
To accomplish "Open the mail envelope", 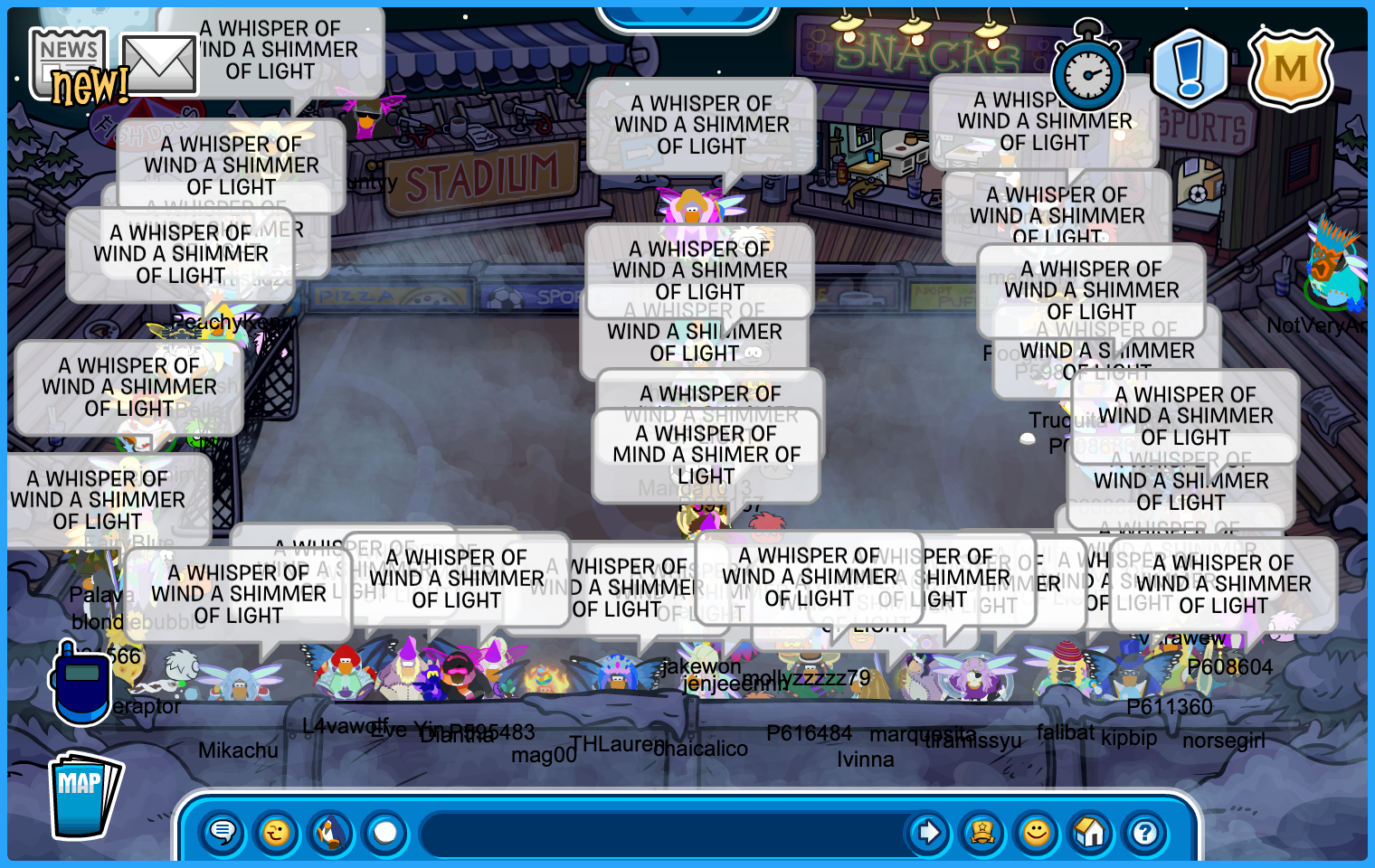I will pos(159,64).
